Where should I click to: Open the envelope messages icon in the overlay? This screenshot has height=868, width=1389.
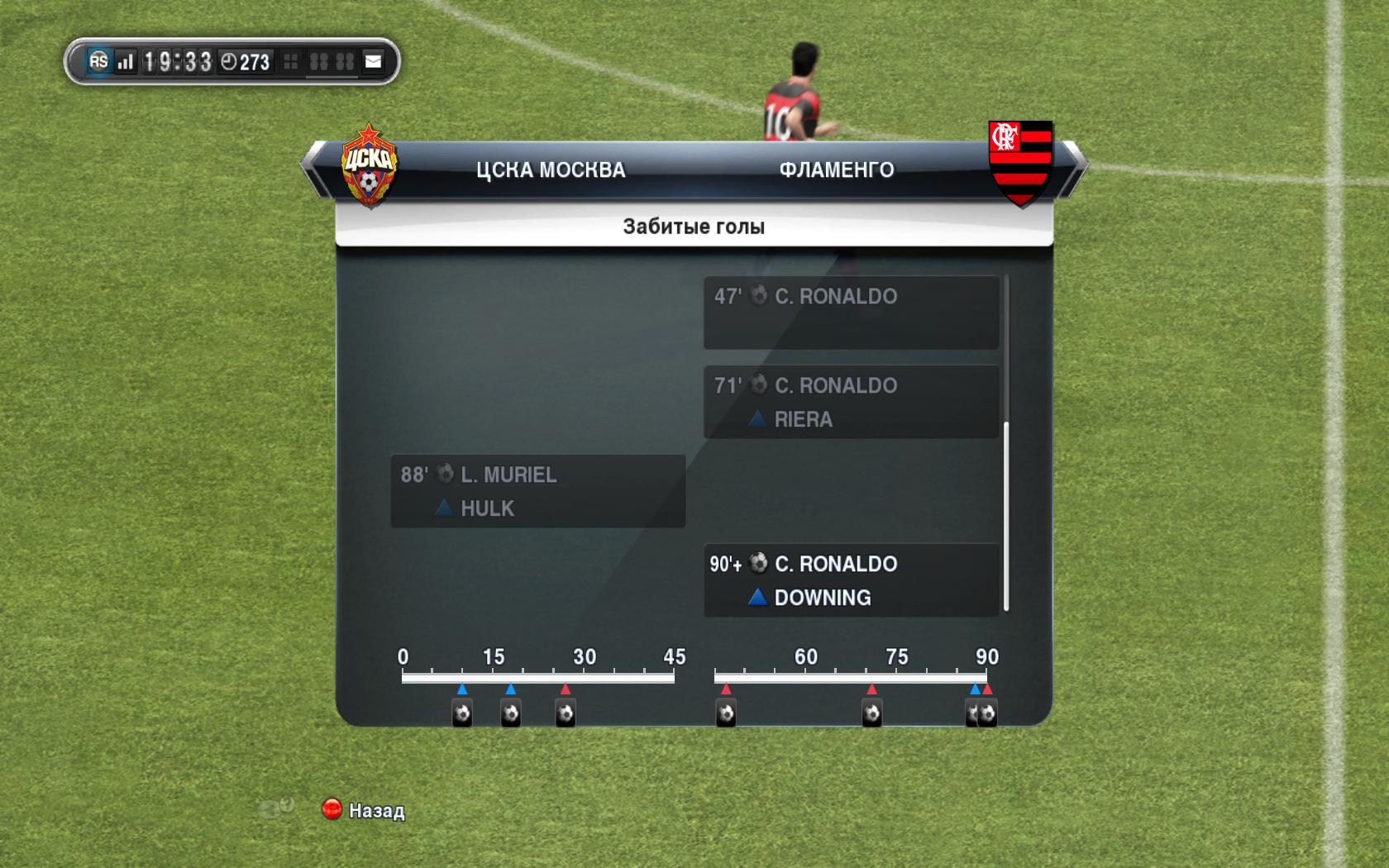[374, 61]
